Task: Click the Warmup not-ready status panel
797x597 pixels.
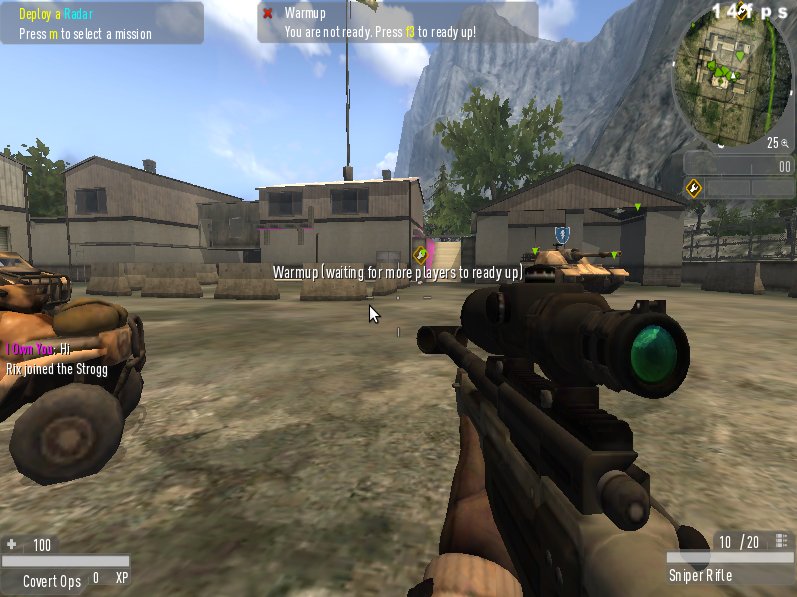Action: (397, 22)
